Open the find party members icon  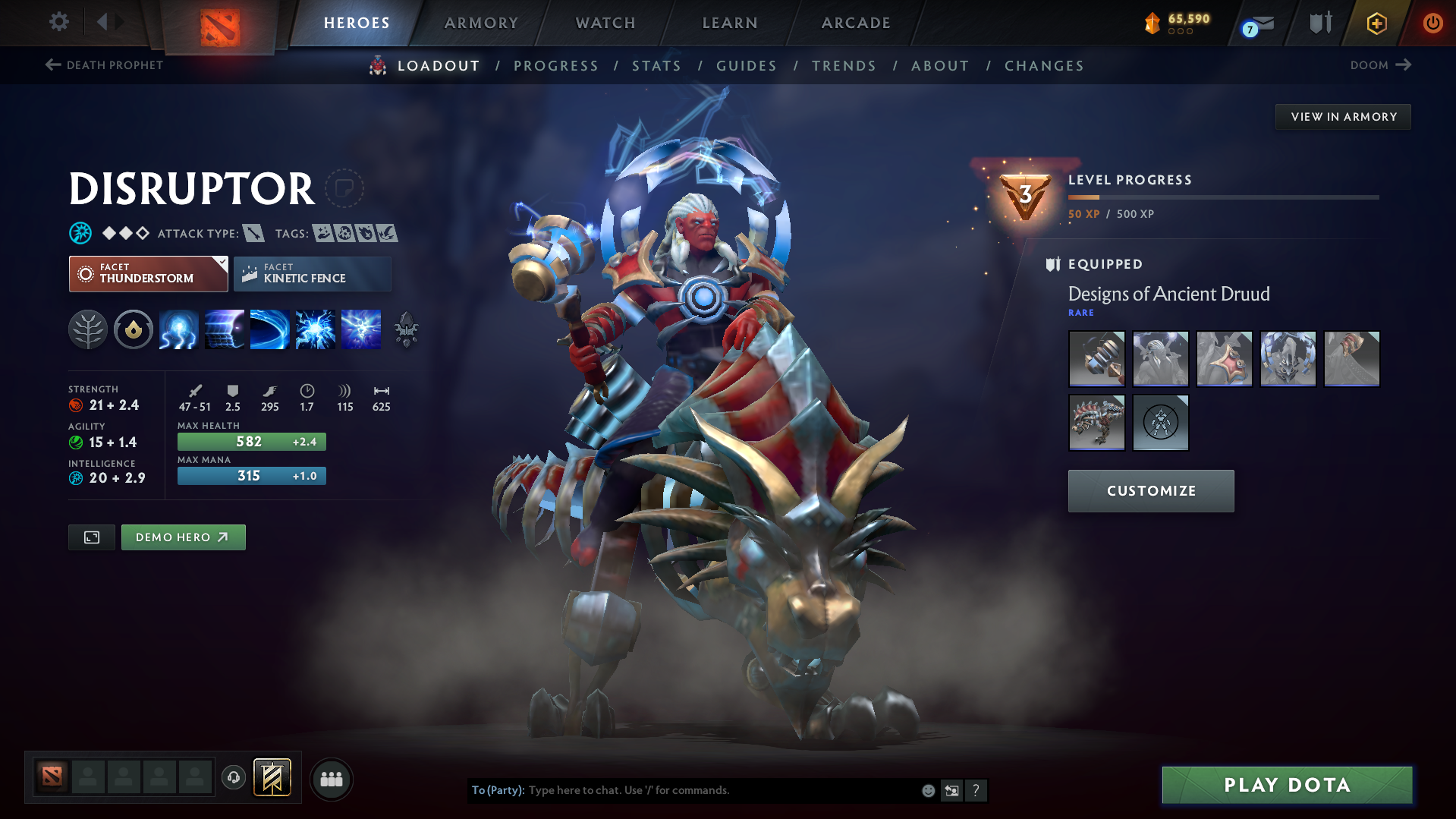tap(332, 779)
